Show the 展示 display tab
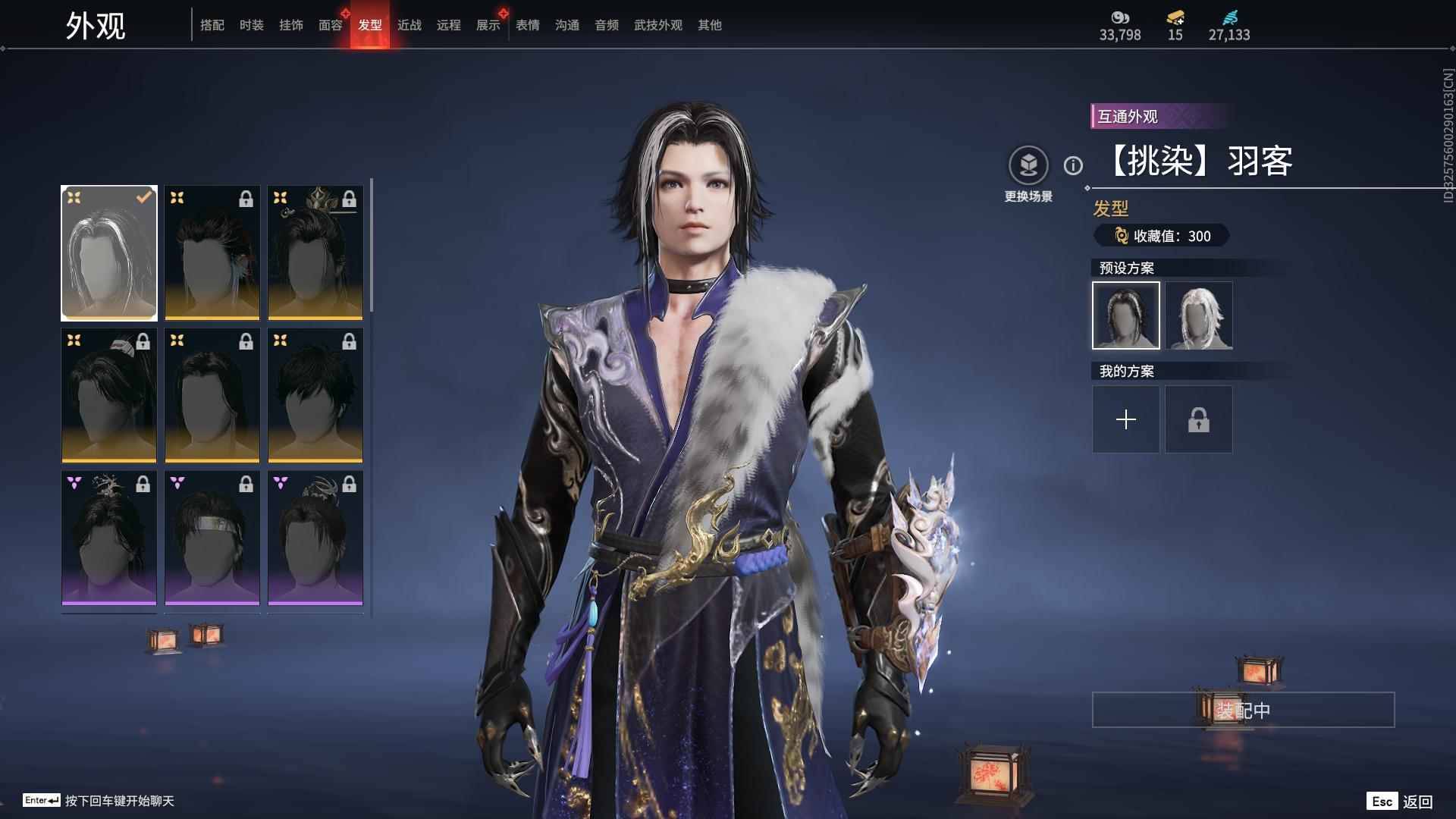This screenshot has width=1456, height=819. point(488,25)
